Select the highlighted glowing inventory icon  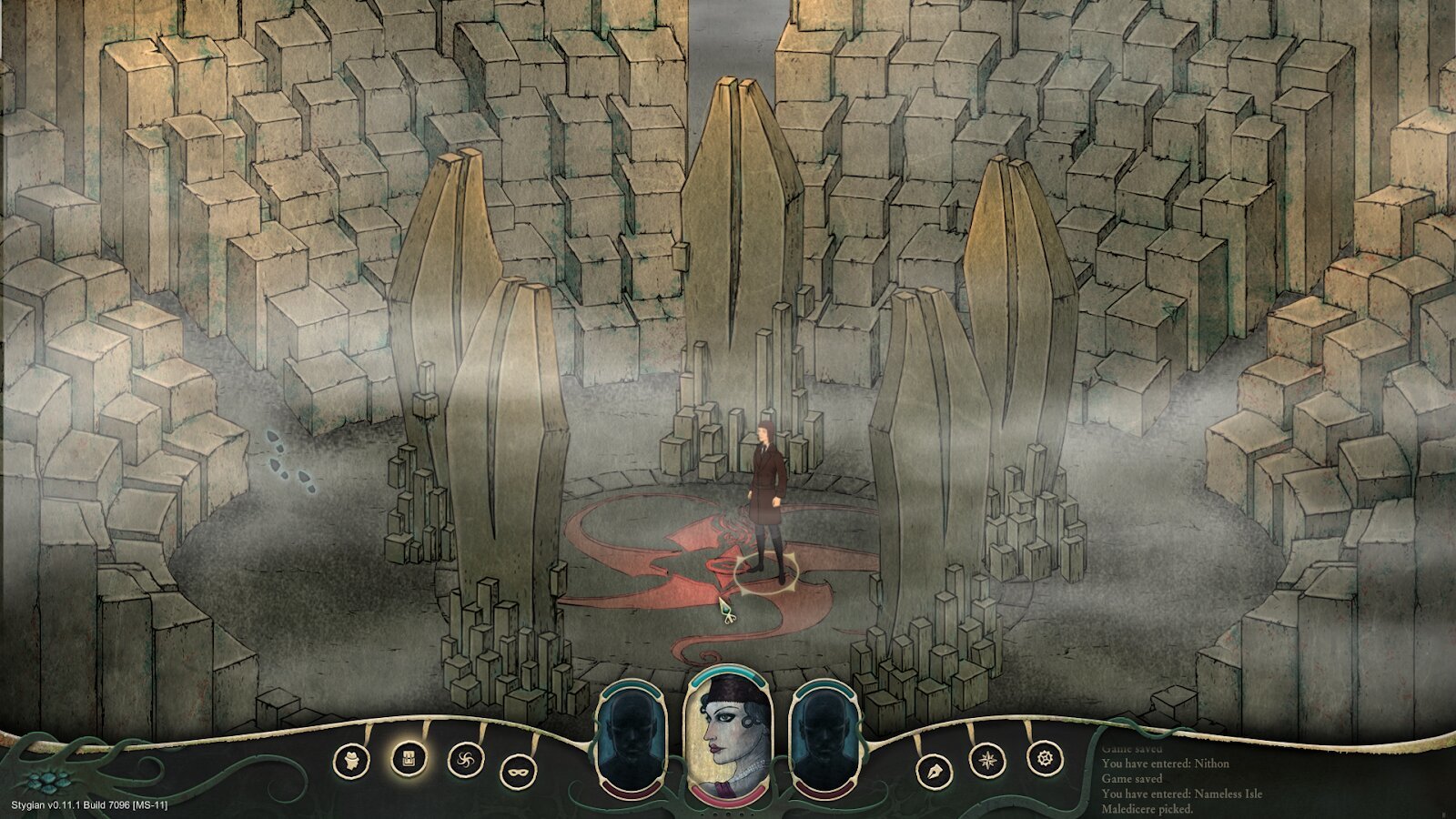click(x=409, y=758)
